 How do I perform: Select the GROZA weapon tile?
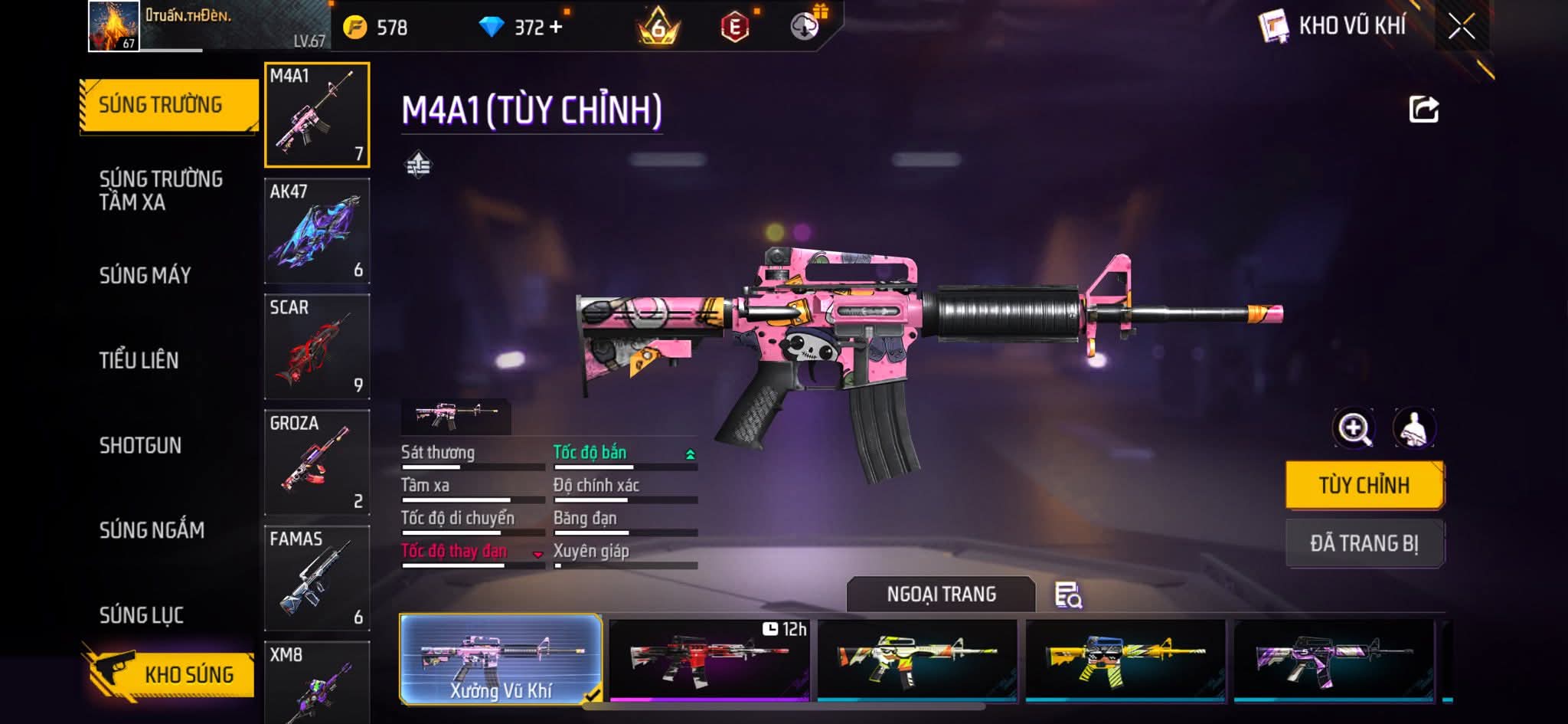[317, 462]
